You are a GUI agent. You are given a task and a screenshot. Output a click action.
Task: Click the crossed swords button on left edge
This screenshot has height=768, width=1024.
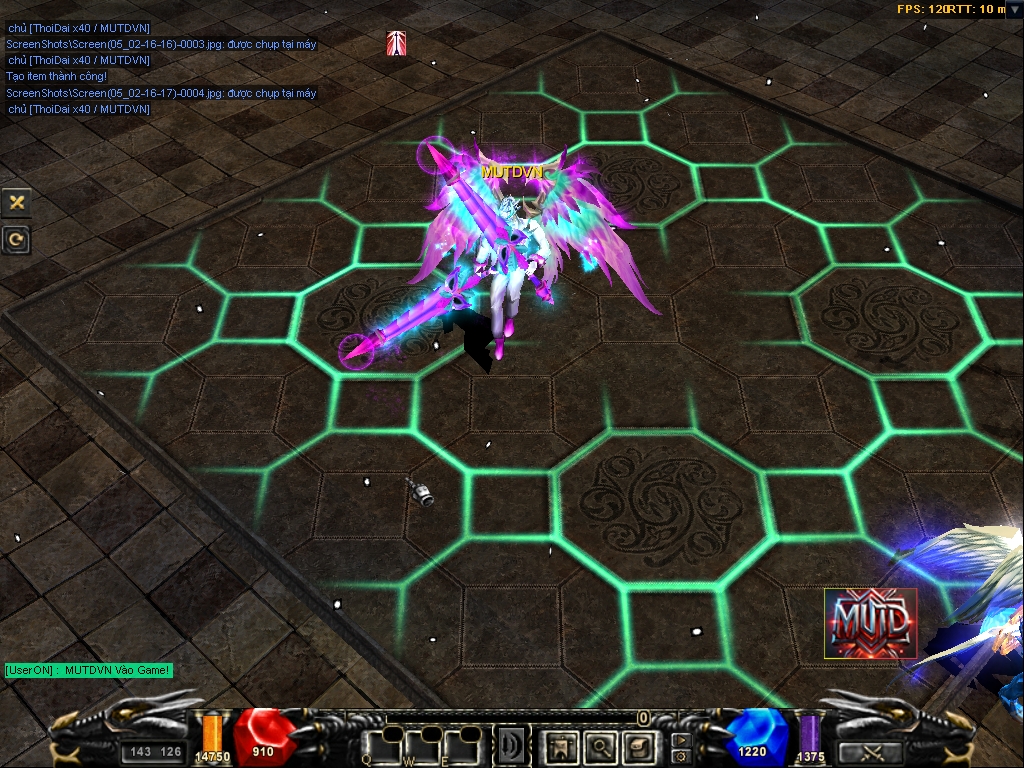tap(16, 202)
